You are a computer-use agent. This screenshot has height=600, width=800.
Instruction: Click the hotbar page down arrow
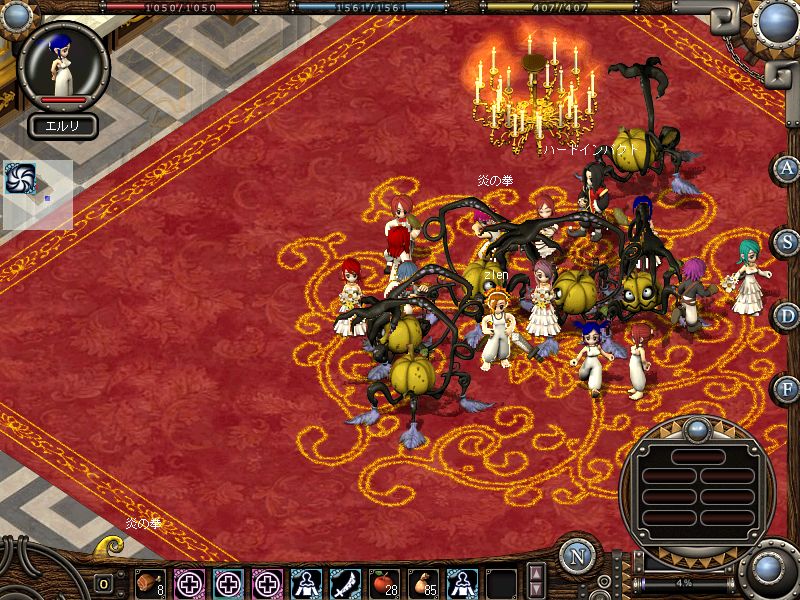537,590
